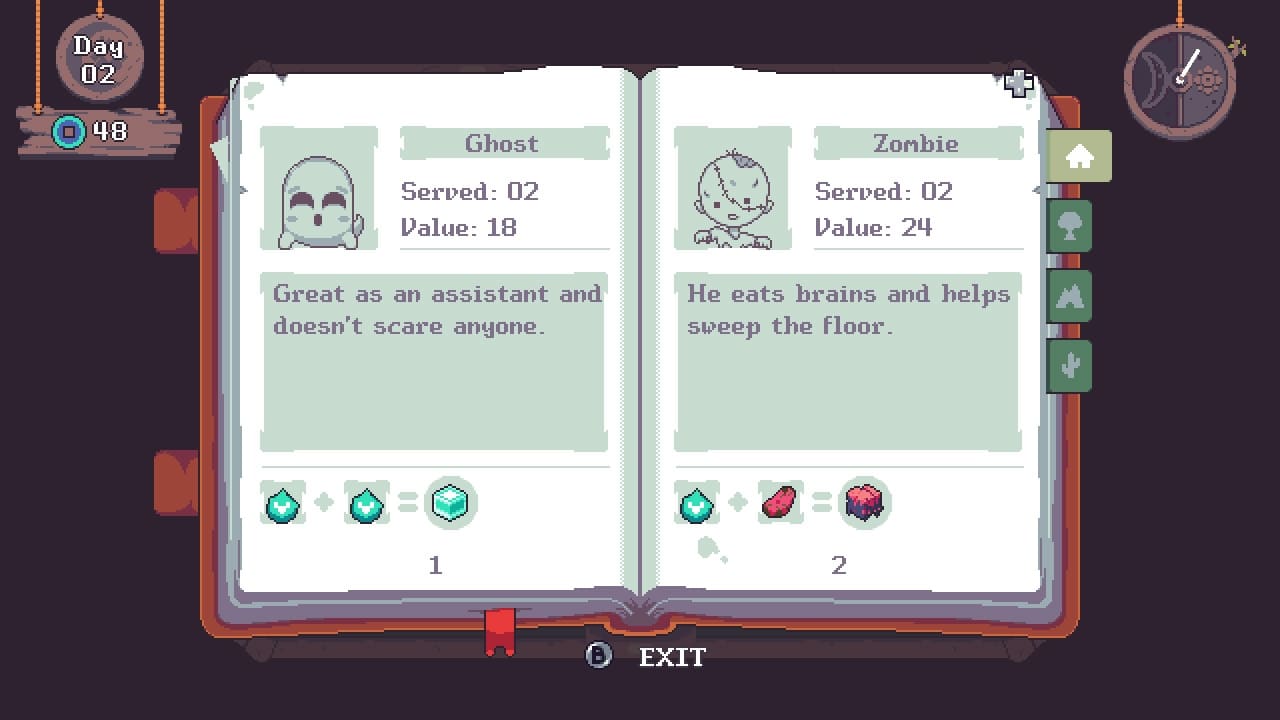Inspect the green essence ingredient in Ghost recipe
This screenshot has width=1280, height=720.
(283, 503)
